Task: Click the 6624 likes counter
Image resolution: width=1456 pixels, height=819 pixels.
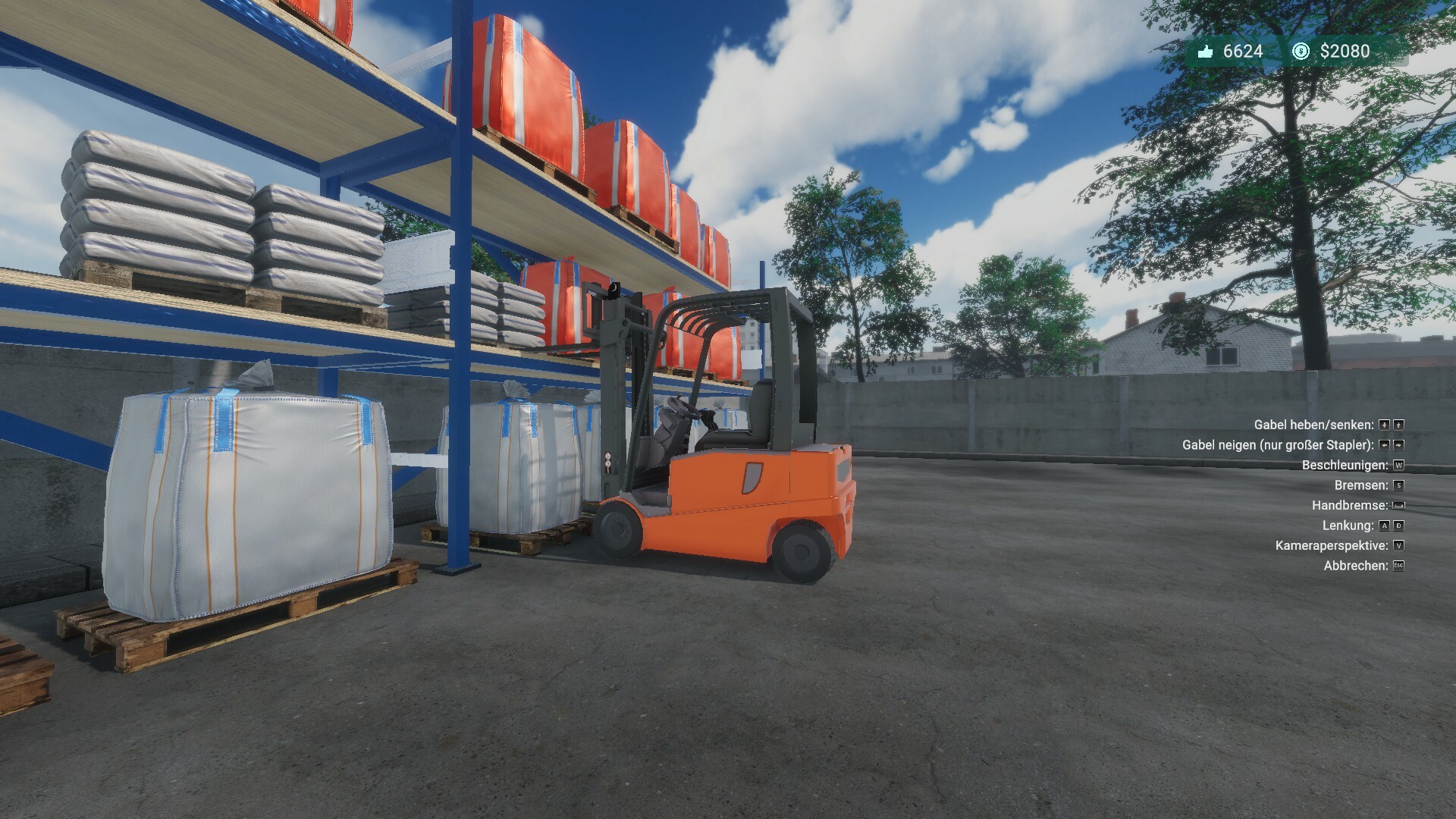Action: click(1243, 50)
